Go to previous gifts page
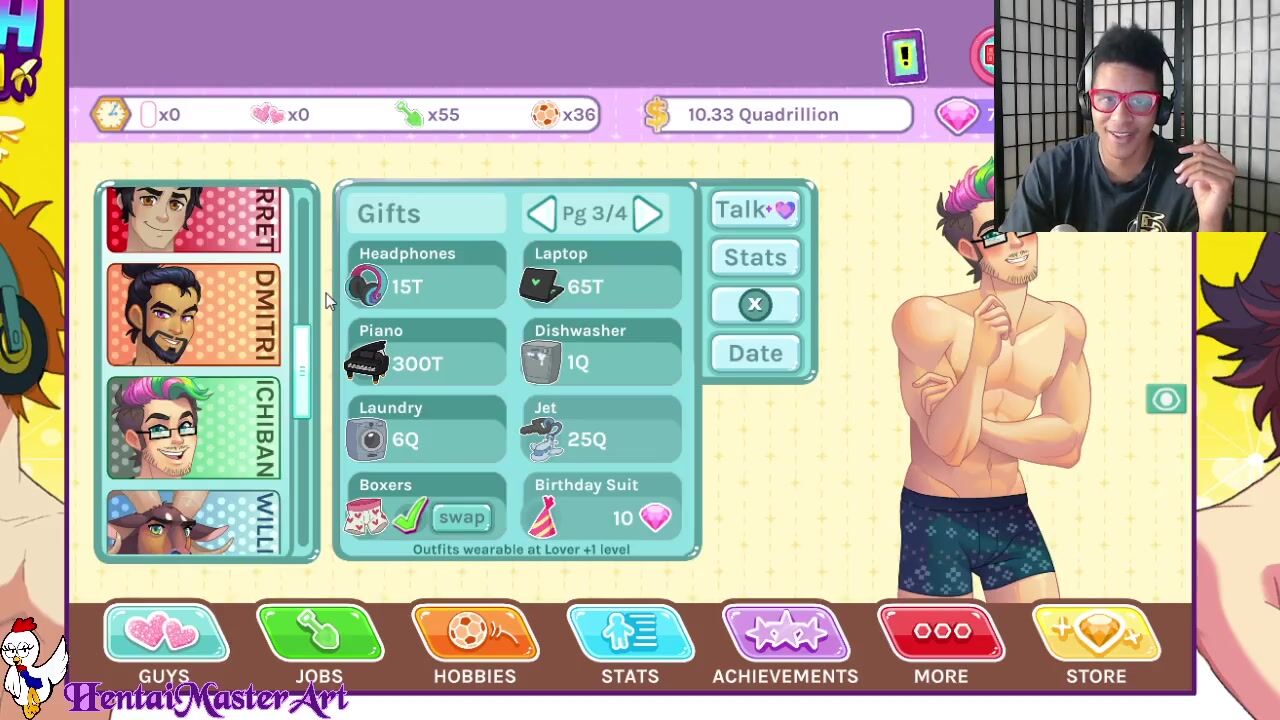 [541, 213]
